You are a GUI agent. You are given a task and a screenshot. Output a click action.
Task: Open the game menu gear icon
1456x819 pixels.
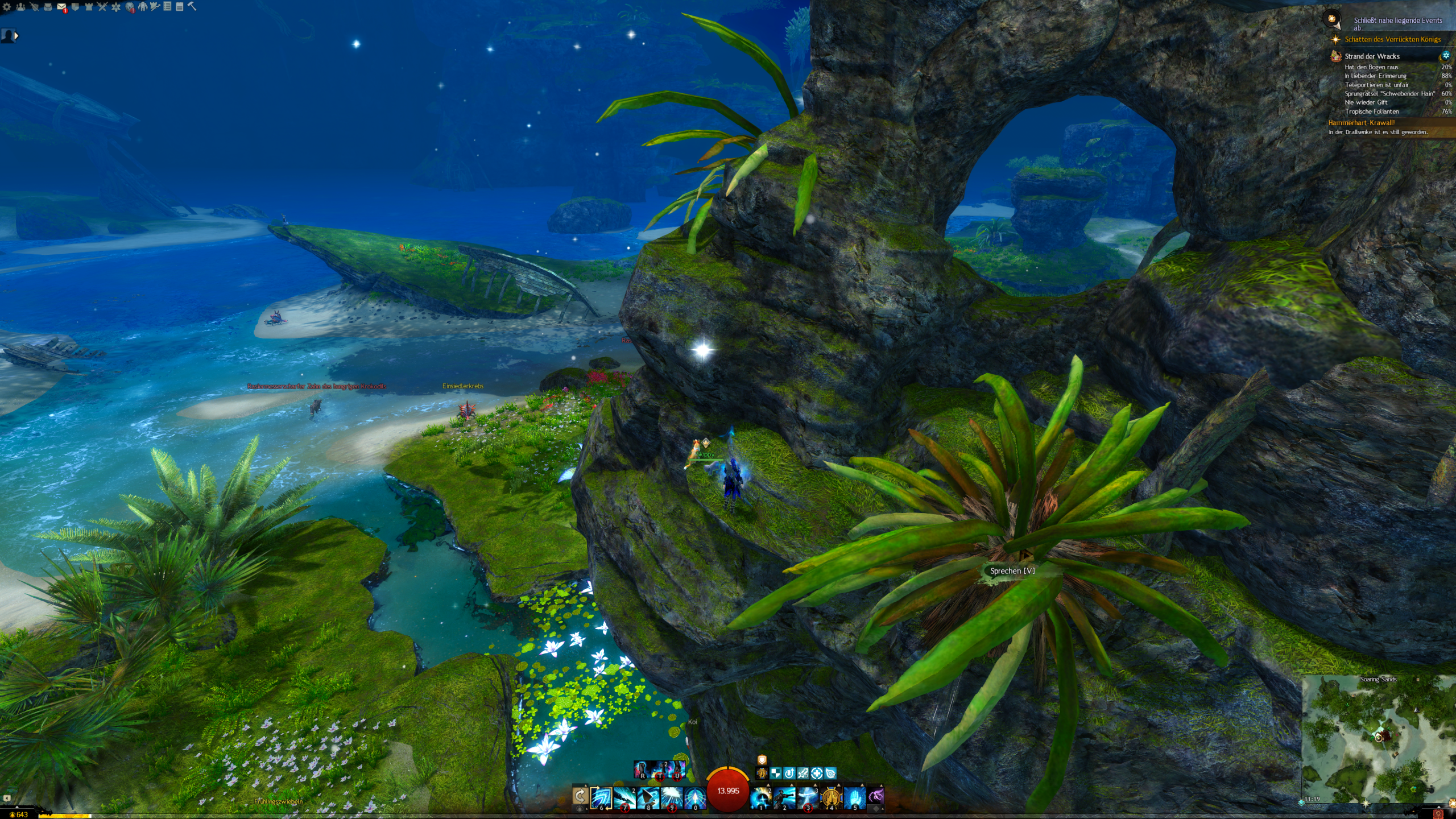pyautogui.click(x=7, y=7)
